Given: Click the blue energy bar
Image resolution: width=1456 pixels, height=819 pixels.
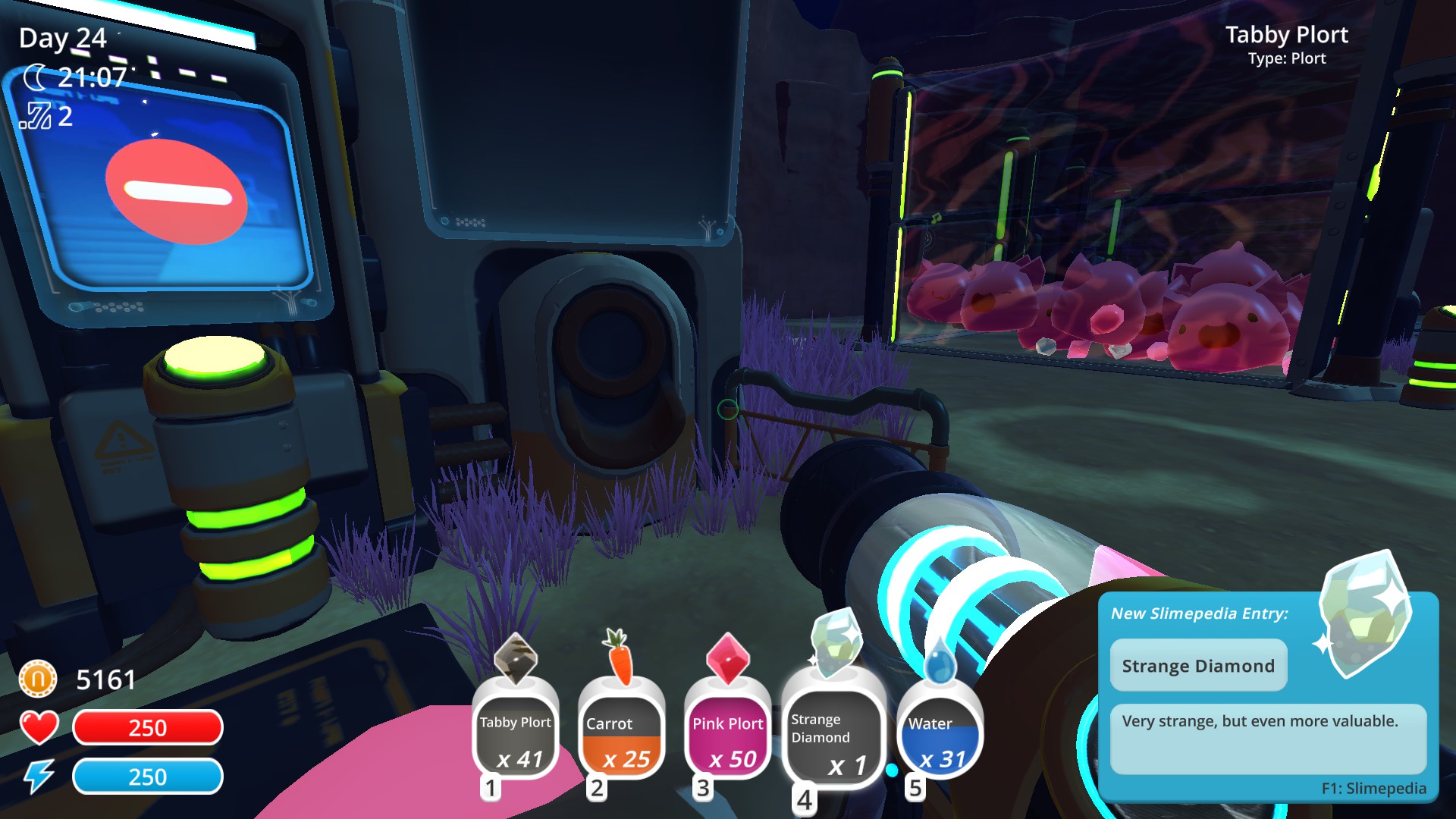Looking at the screenshot, I should [x=148, y=777].
